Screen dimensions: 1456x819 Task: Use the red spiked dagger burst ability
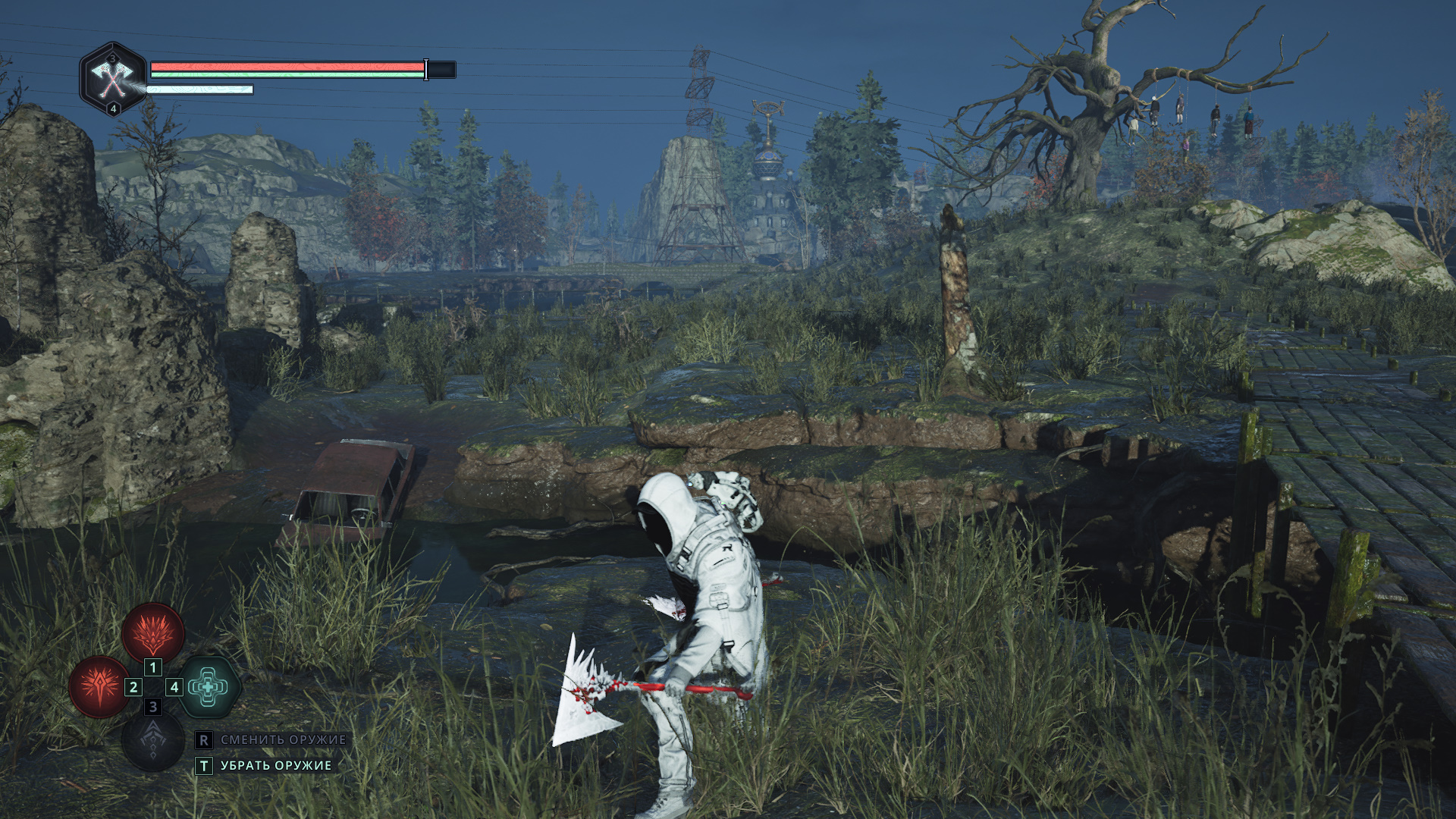(x=99, y=687)
